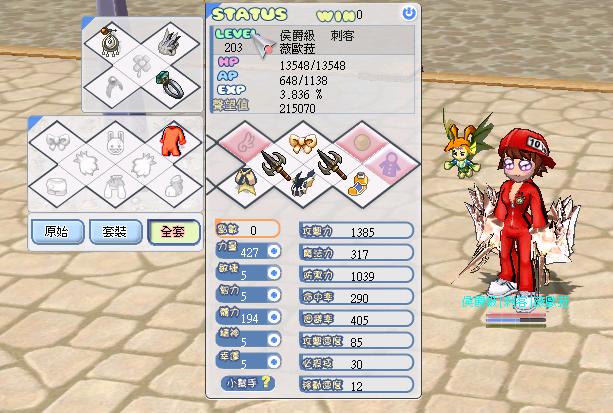Close the Status window with power button
Screen dimensions: 613x413
pos(407,14)
